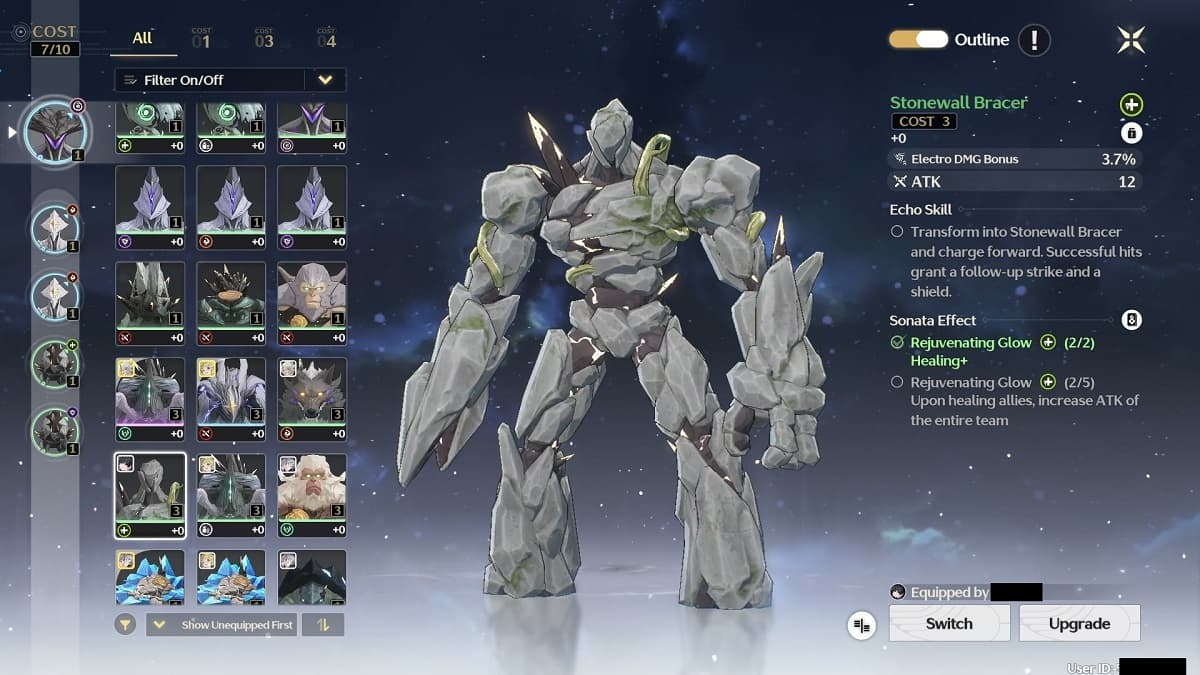Show only Cost 04 echoes
This screenshot has height=675, width=1200.
(x=326, y=39)
